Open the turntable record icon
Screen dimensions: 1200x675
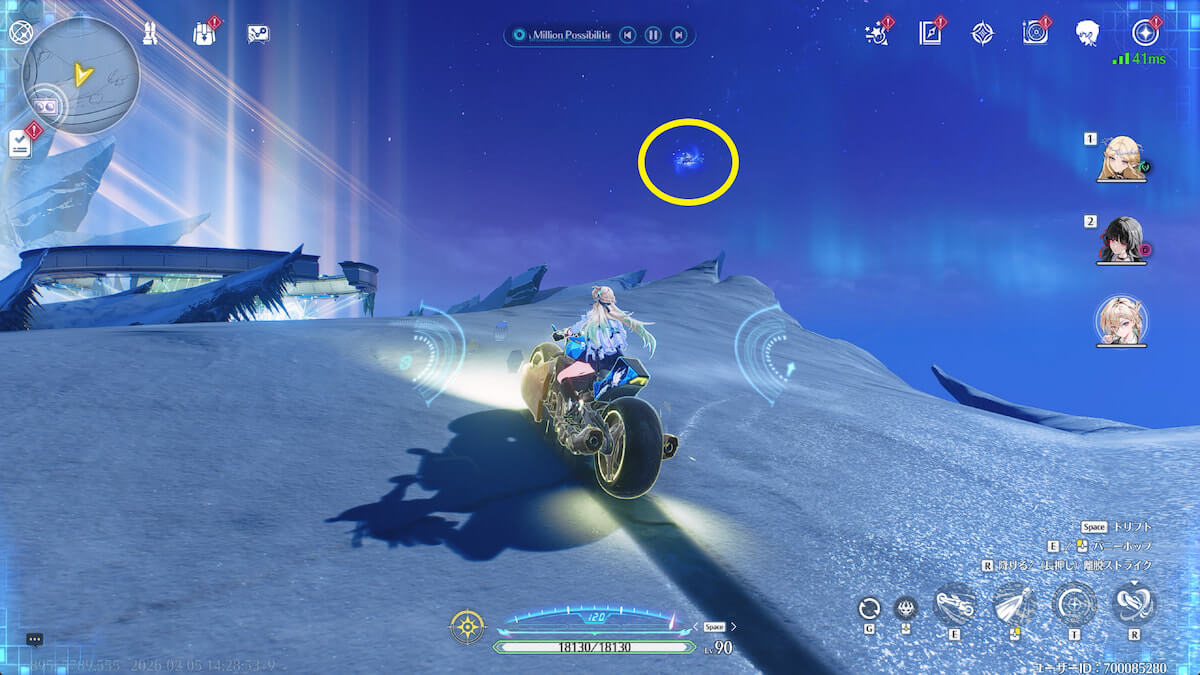pos(1035,33)
